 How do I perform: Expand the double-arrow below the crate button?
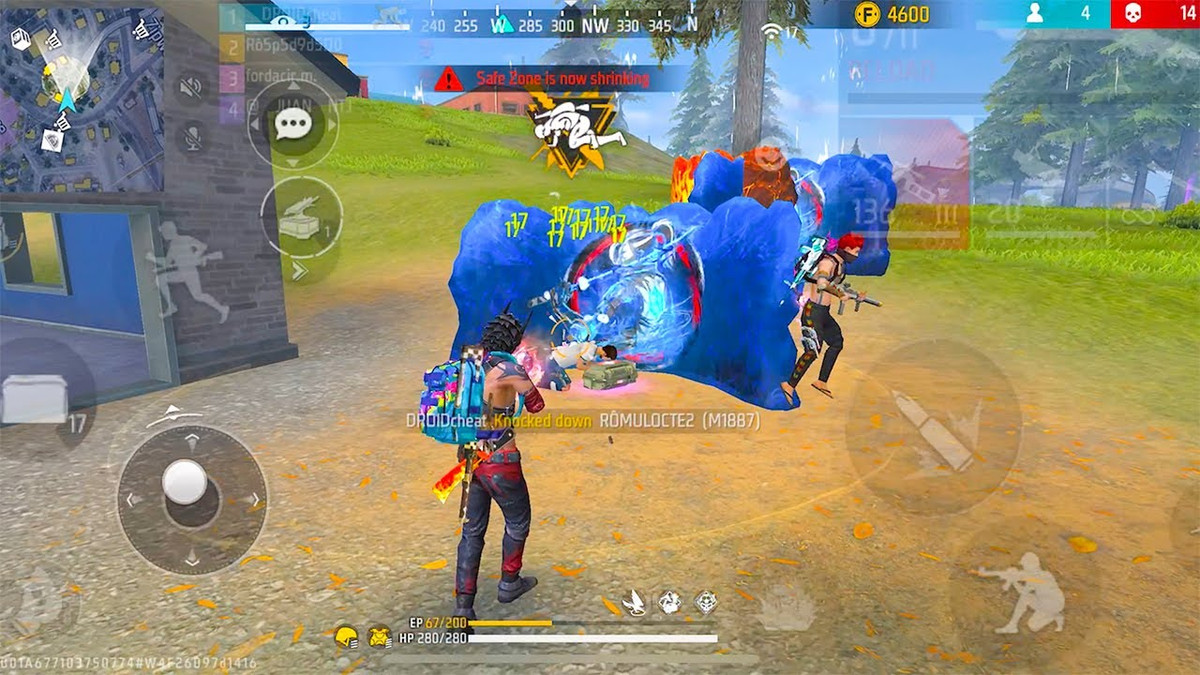[x=300, y=270]
